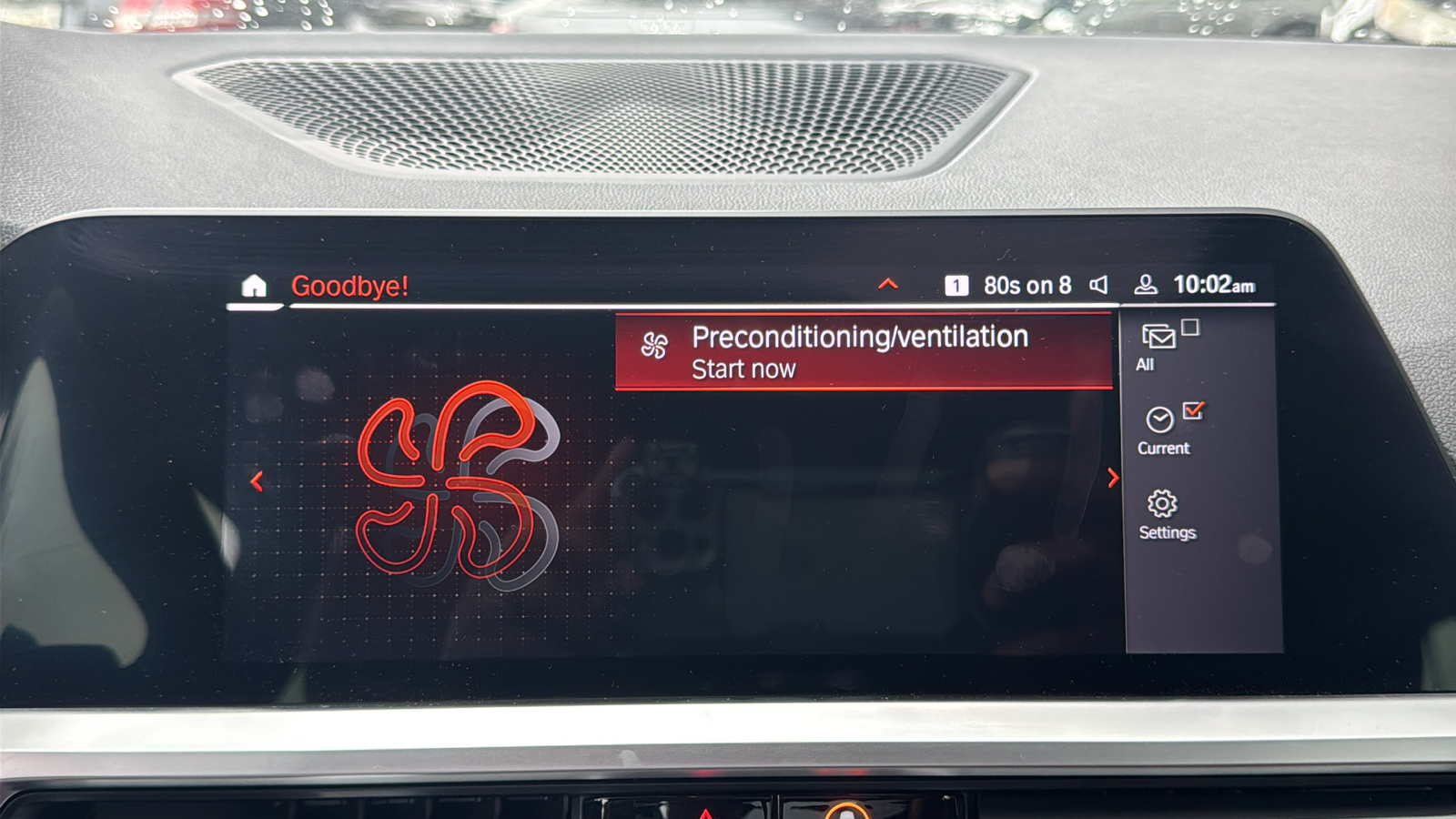
Task: Select the large red fan graphic
Action: (455, 482)
